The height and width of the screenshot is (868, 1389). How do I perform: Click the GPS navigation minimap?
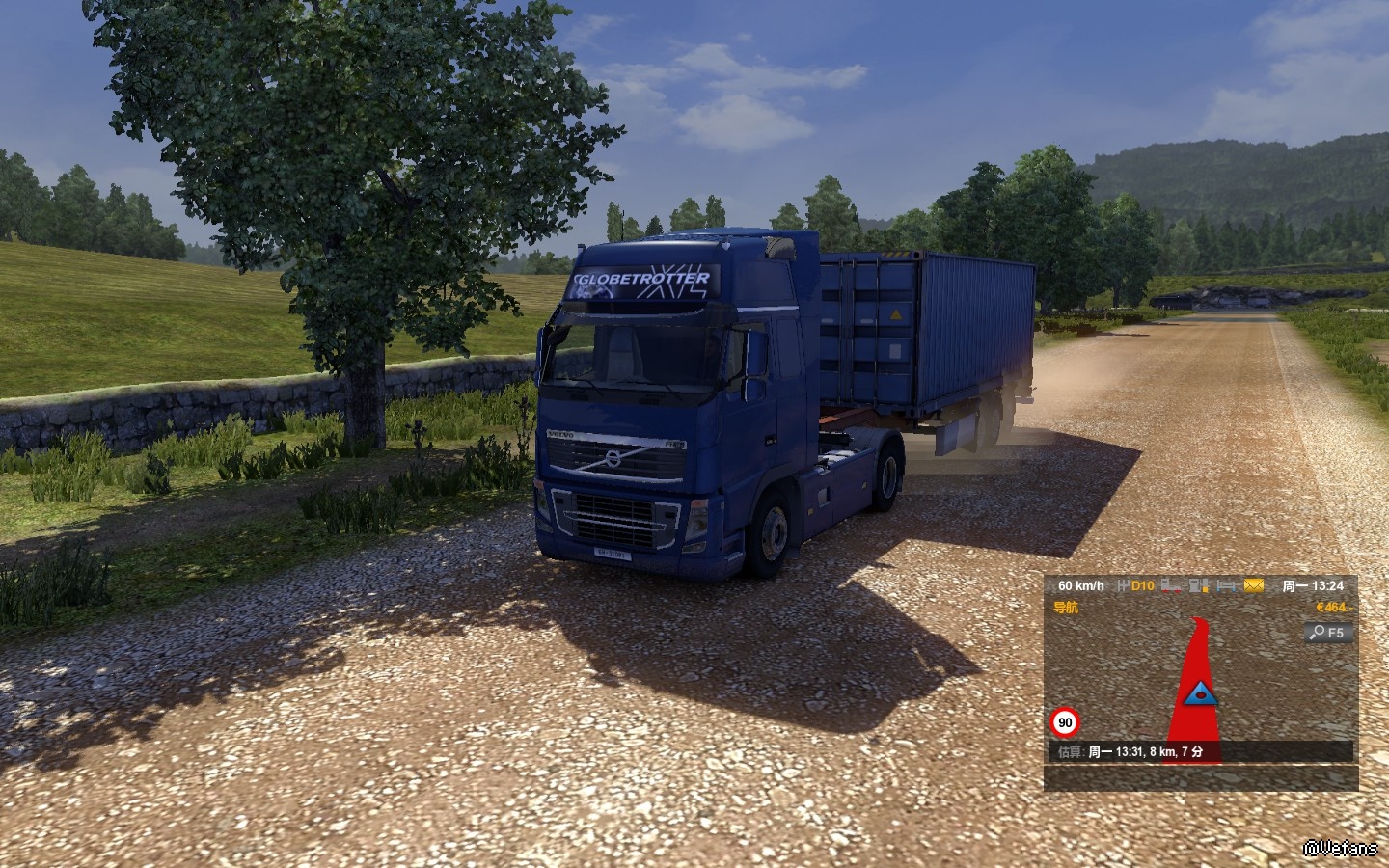(x=1200, y=687)
